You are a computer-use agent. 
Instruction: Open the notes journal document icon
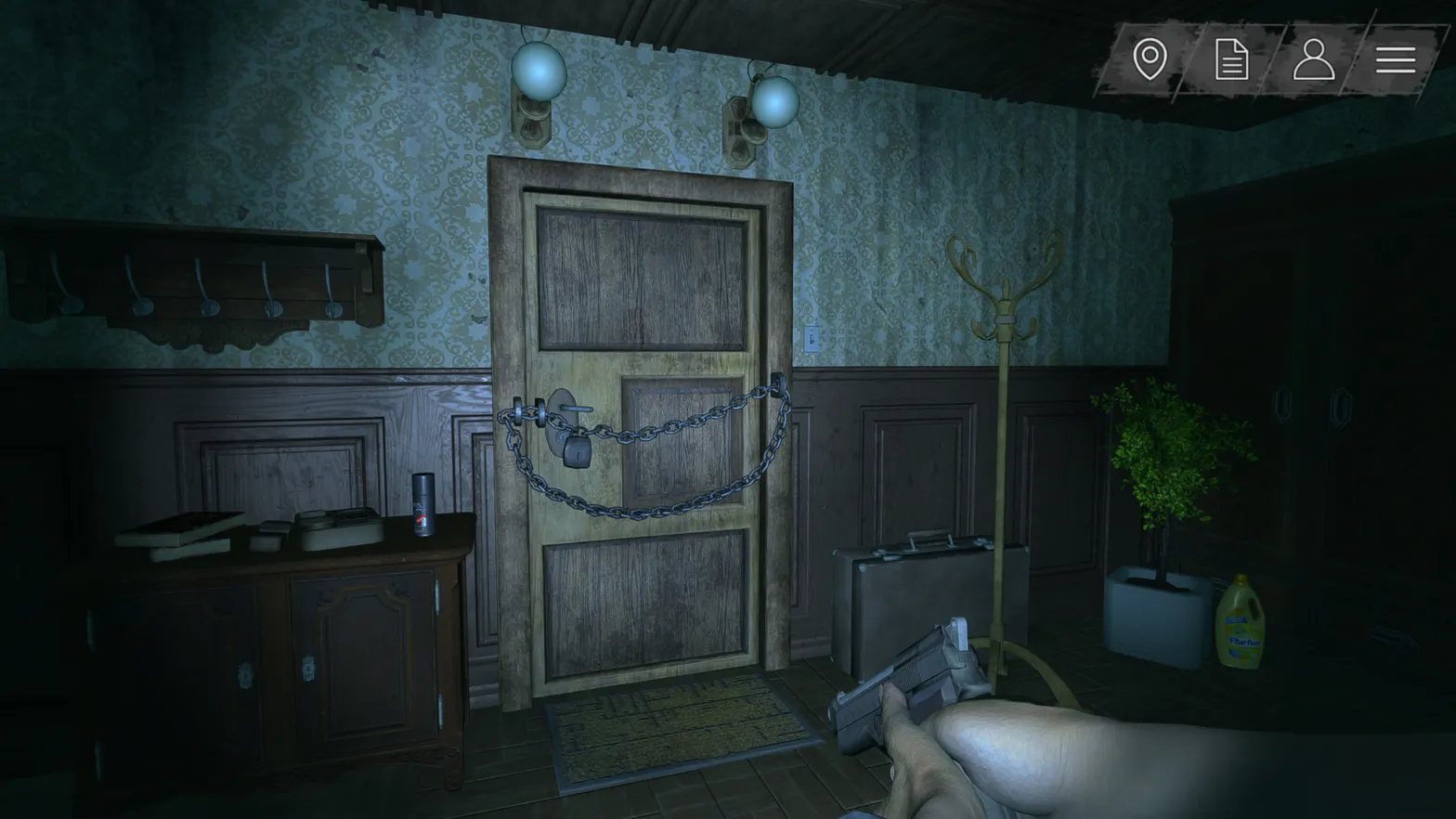coord(1231,59)
